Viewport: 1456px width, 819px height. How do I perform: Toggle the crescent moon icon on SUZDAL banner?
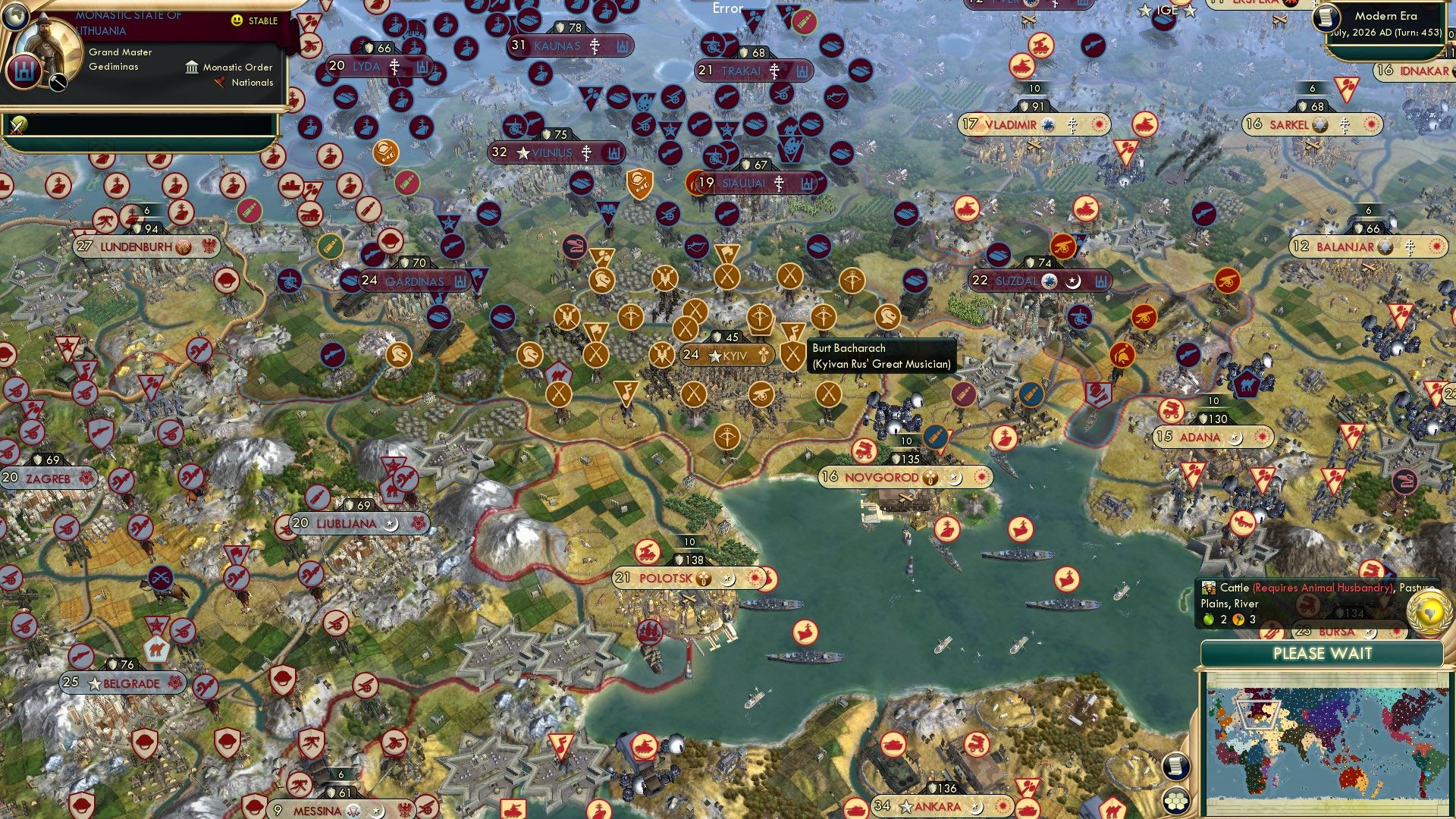pos(1075,280)
